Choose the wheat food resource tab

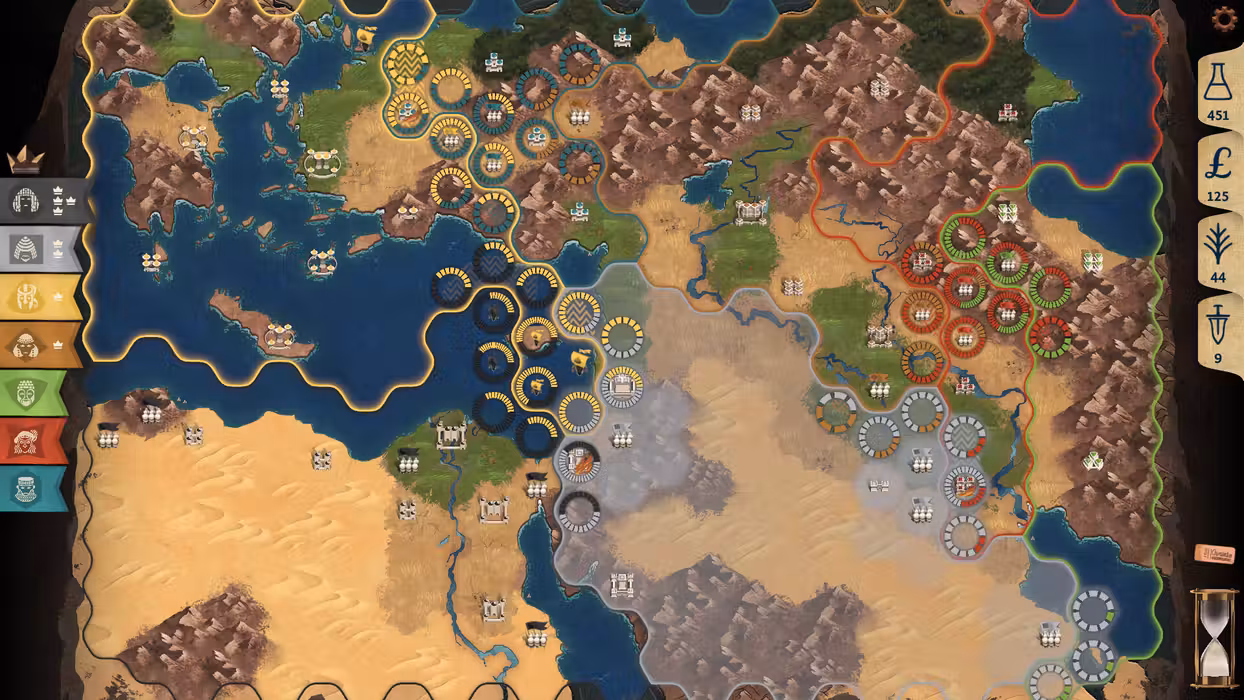tap(1217, 251)
